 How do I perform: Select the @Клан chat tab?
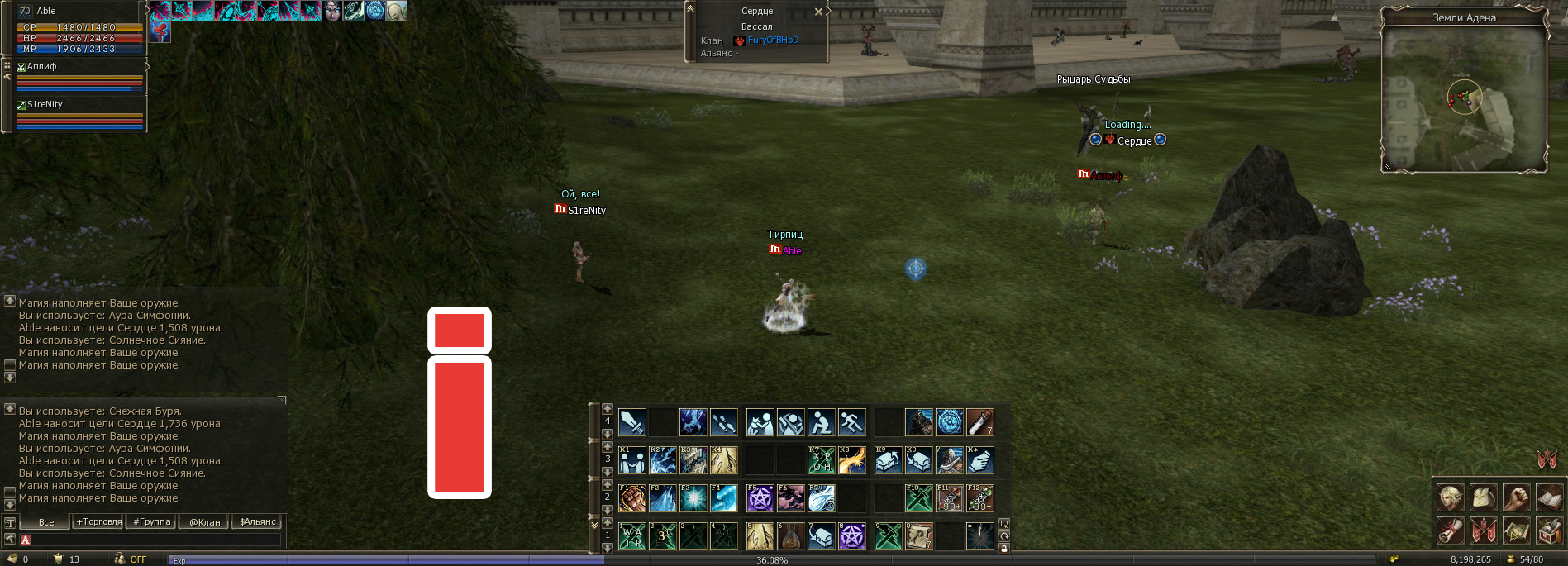coord(205,522)
